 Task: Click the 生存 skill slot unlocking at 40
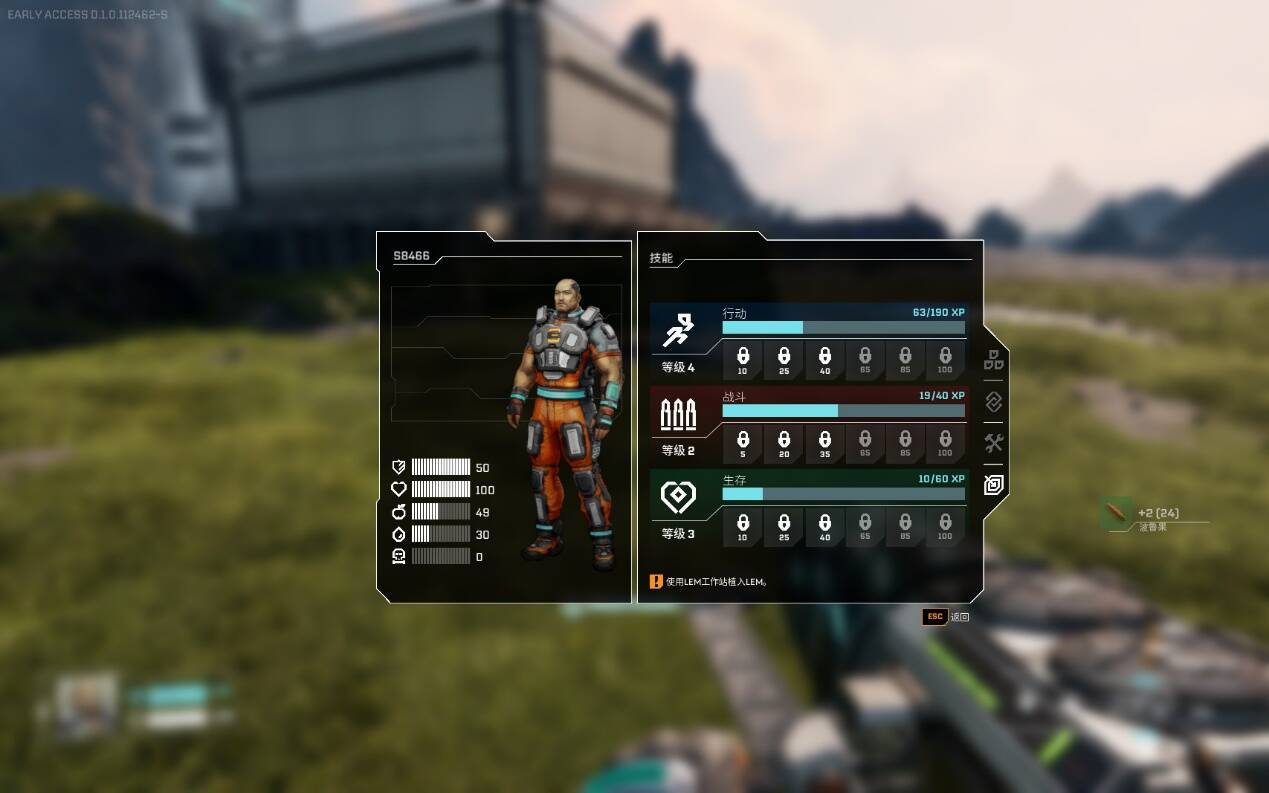click(x=824, y=526)
